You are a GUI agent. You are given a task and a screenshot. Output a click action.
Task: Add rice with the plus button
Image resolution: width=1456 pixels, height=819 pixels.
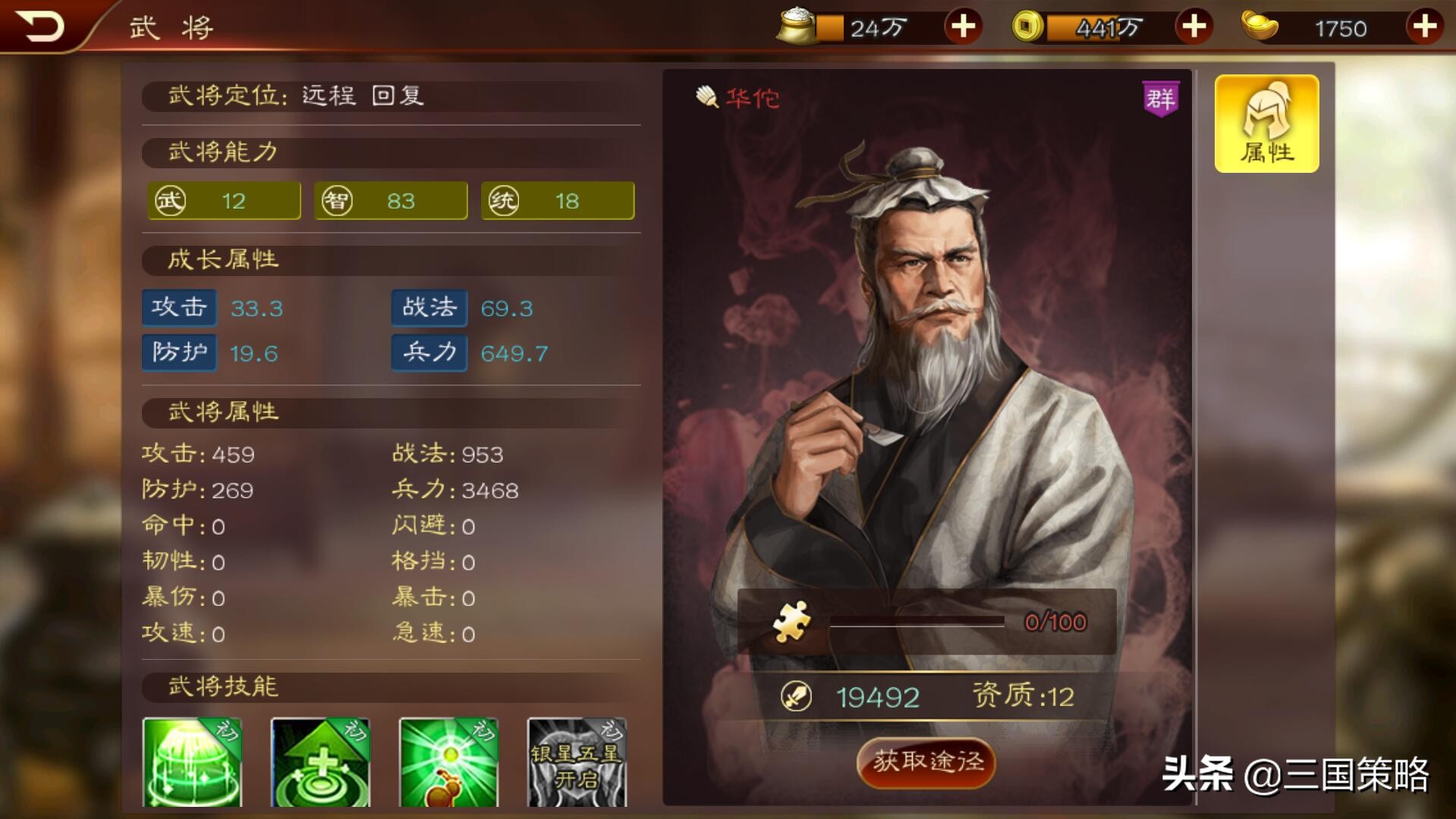coord(962,27)
